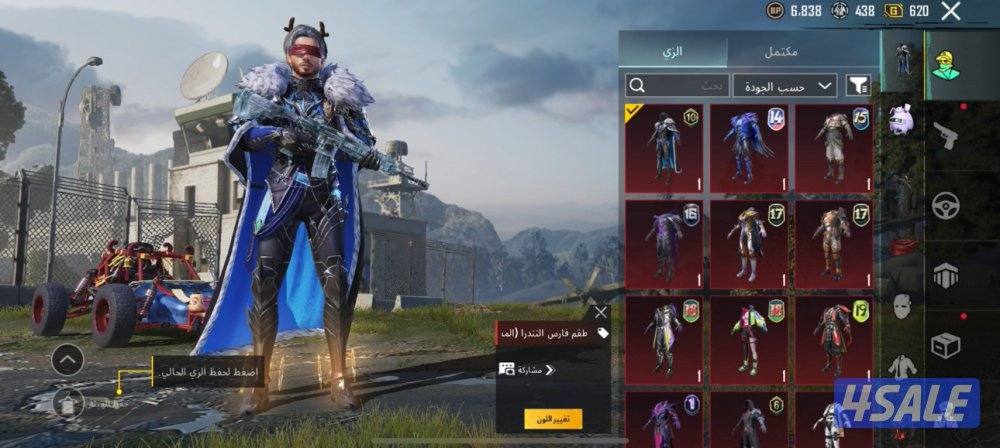
Task: Select the equipped outfit with badge 10
Action: click(x=663, y=148)
